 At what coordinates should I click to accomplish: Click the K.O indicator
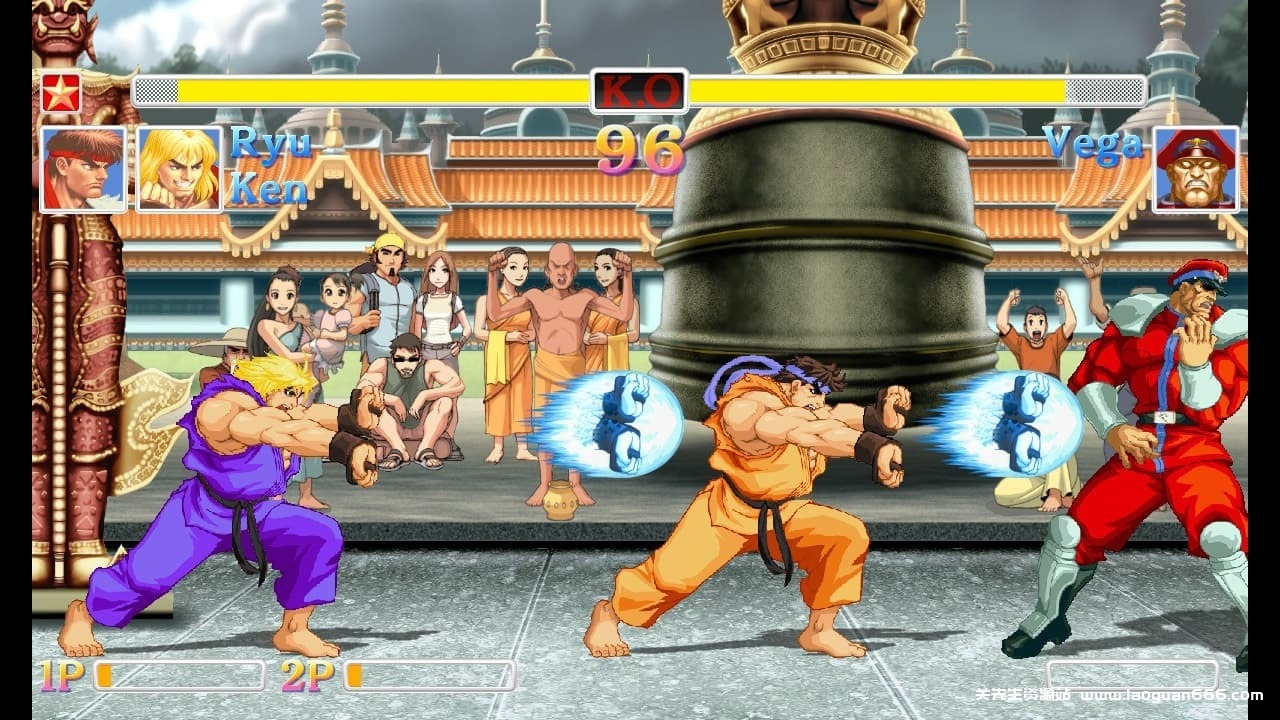pos(638,89)
